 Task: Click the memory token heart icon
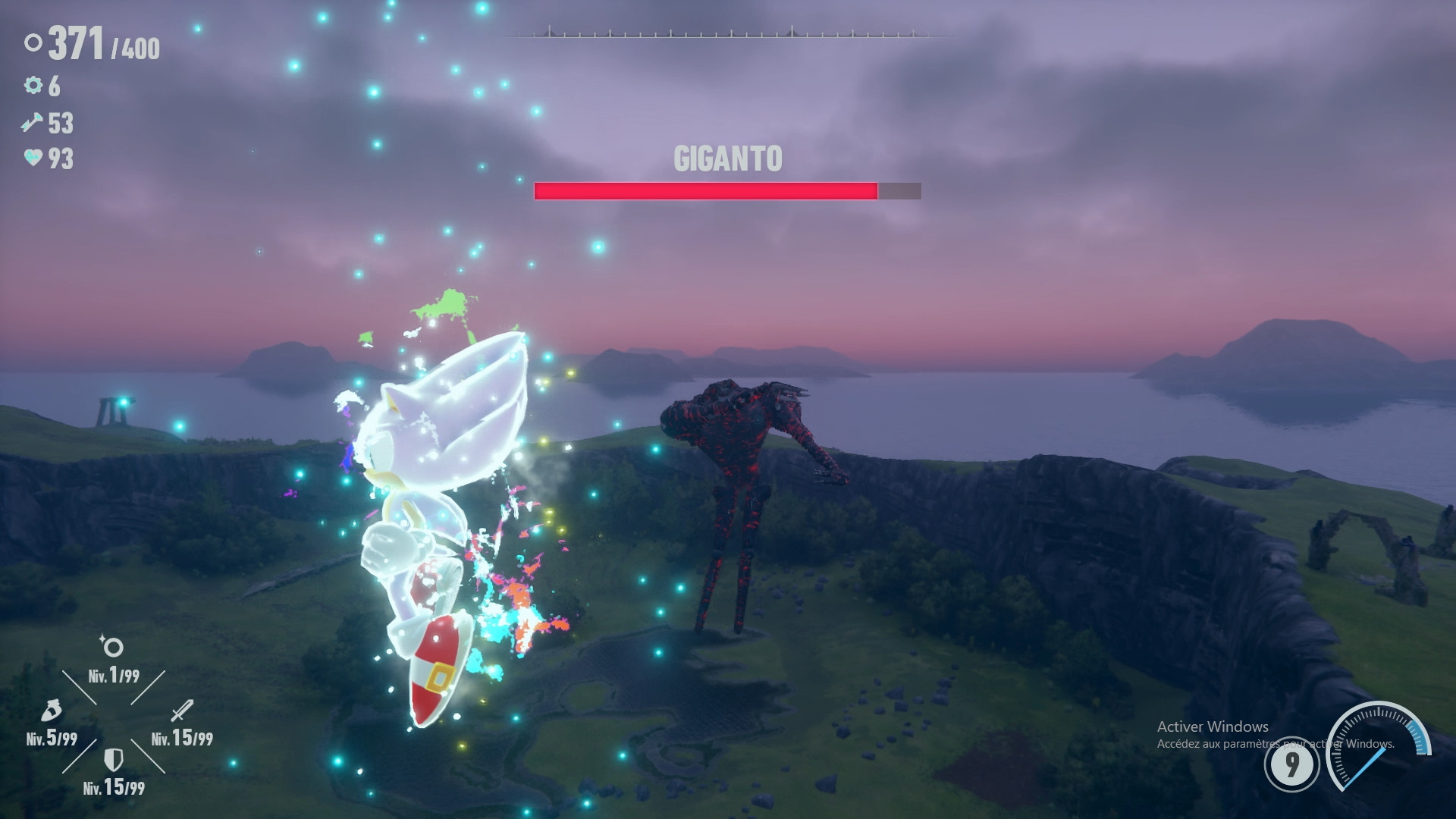tap(33, 158)
